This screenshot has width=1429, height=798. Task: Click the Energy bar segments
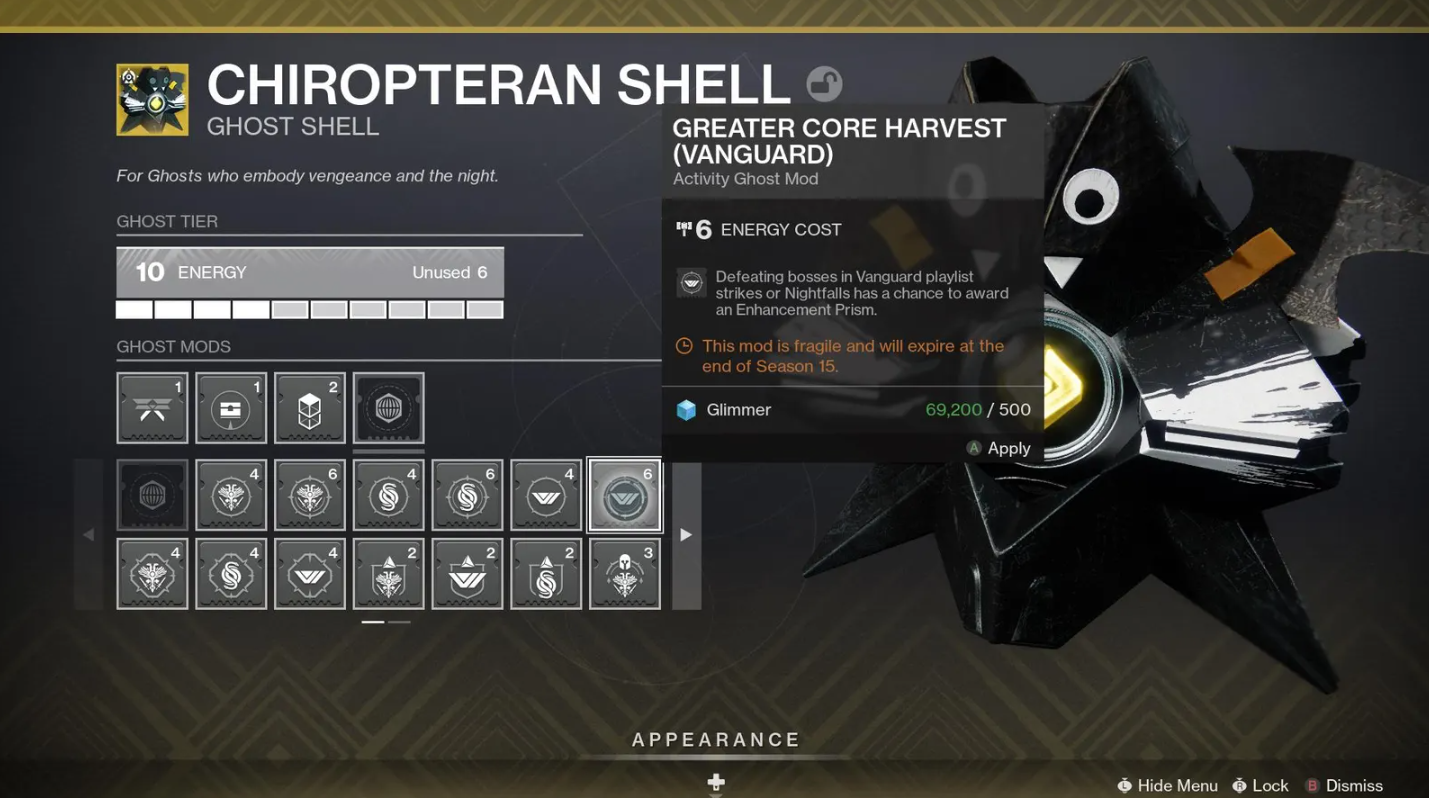click(310, 309)
